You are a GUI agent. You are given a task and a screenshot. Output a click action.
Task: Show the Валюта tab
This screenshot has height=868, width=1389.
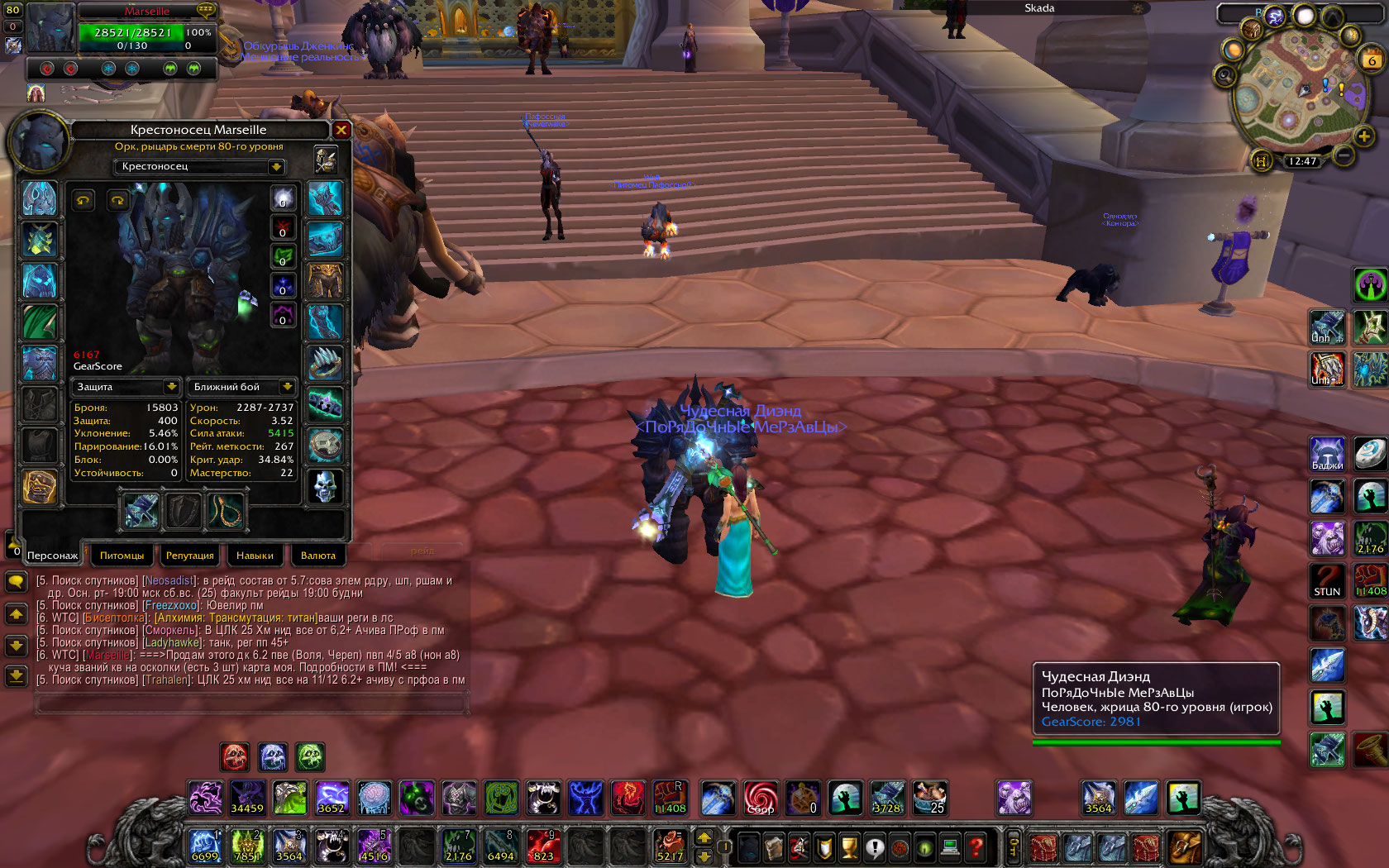click(317, 556)
